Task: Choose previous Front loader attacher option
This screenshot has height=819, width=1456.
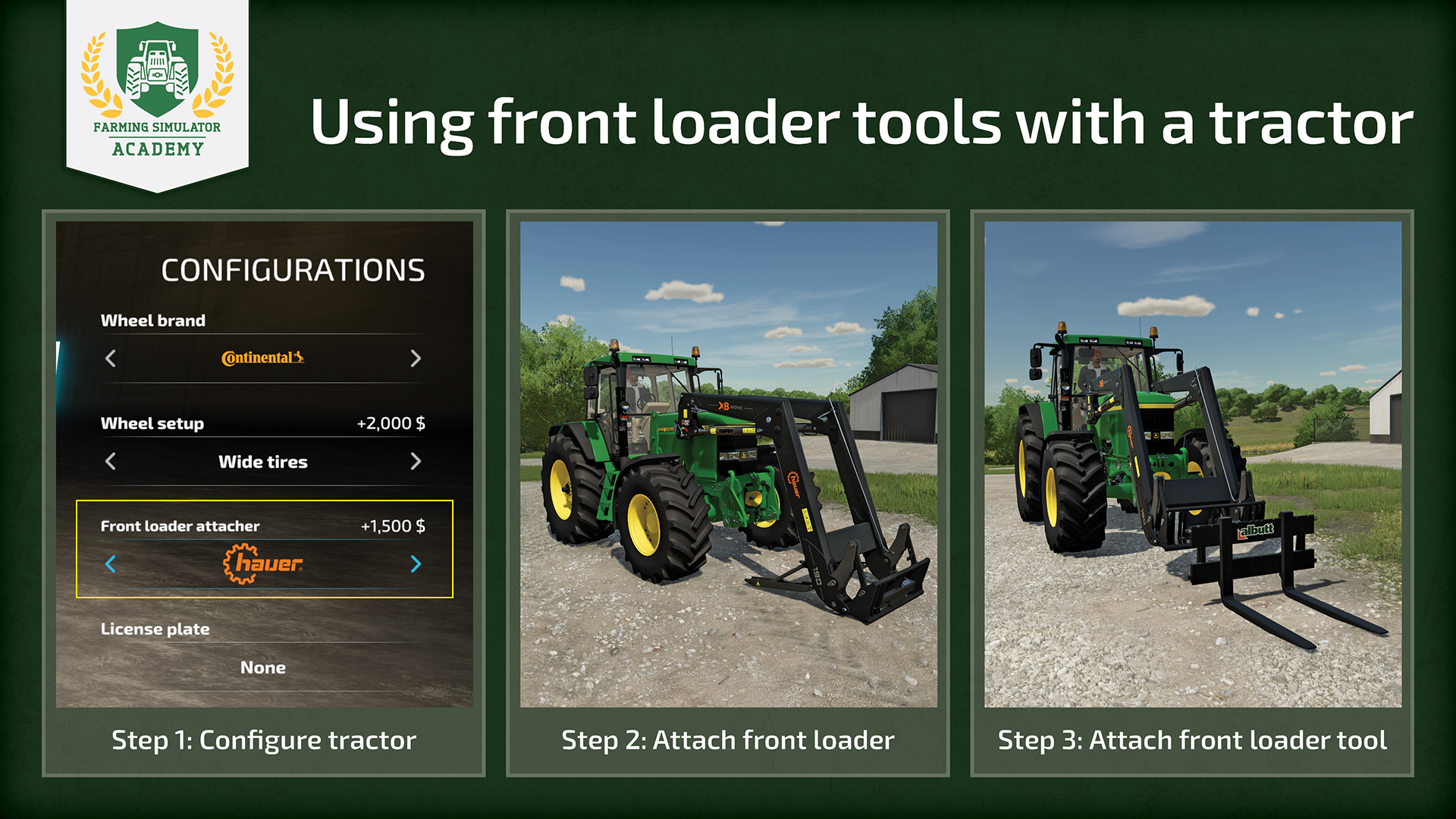Action: pos(111,563)
